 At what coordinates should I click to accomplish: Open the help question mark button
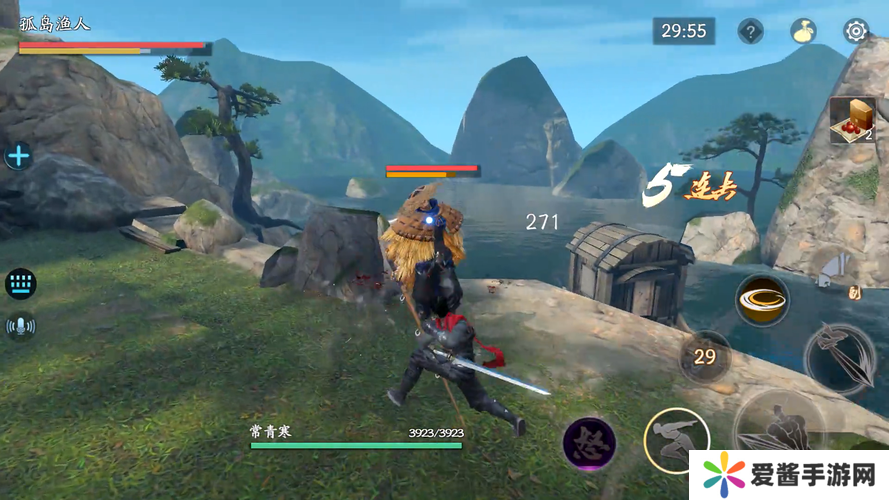(x=750, y=31)
